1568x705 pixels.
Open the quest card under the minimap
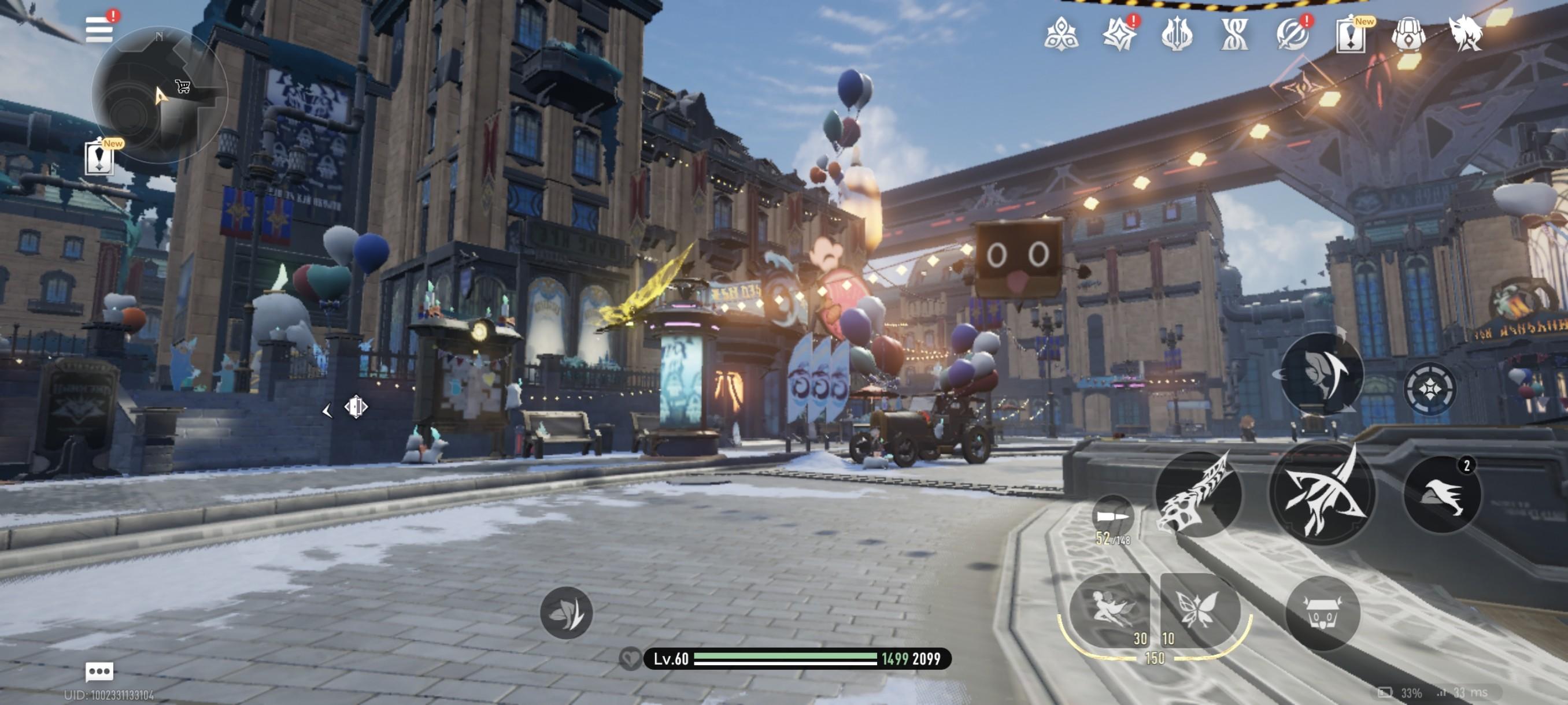(x=99, y=158)
